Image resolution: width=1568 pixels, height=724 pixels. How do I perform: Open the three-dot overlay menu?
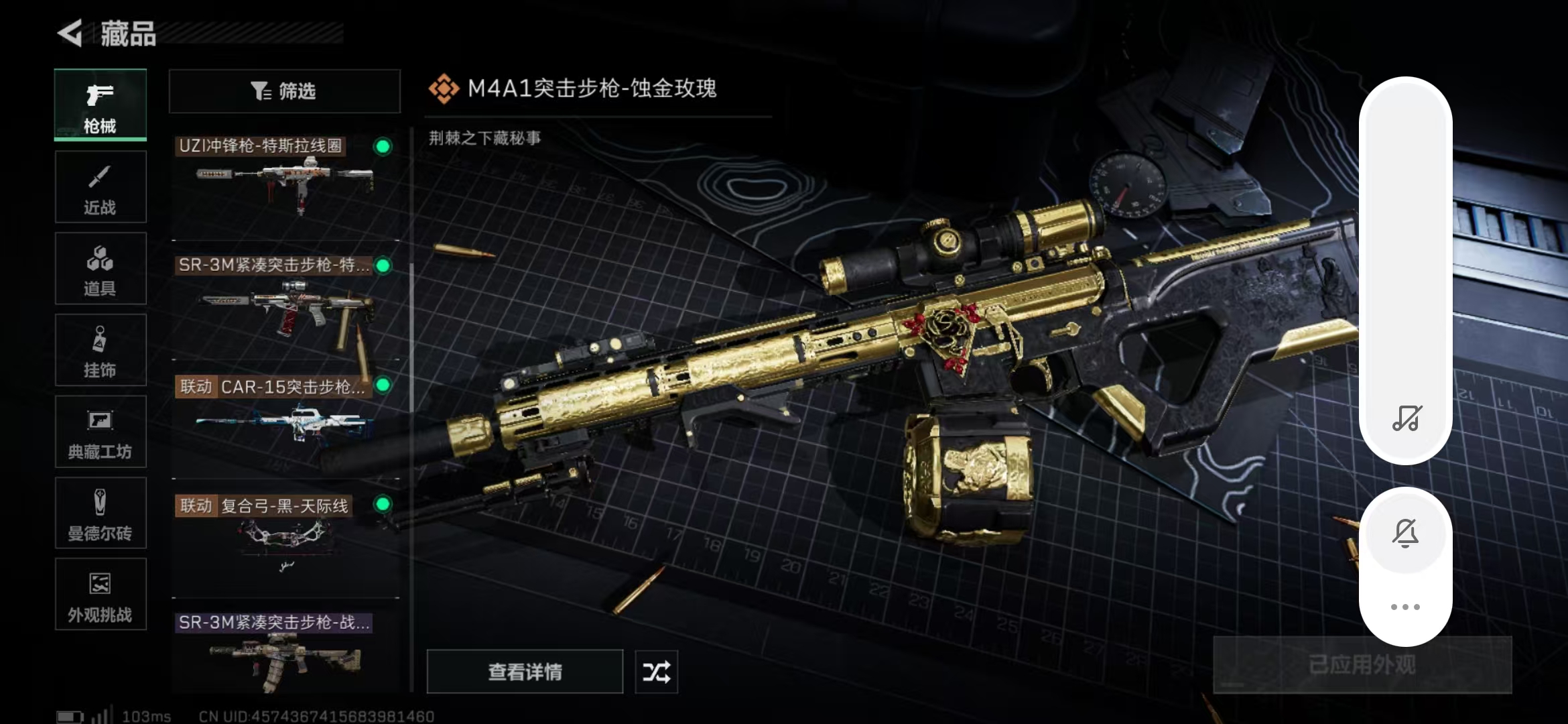[1405, 607]
